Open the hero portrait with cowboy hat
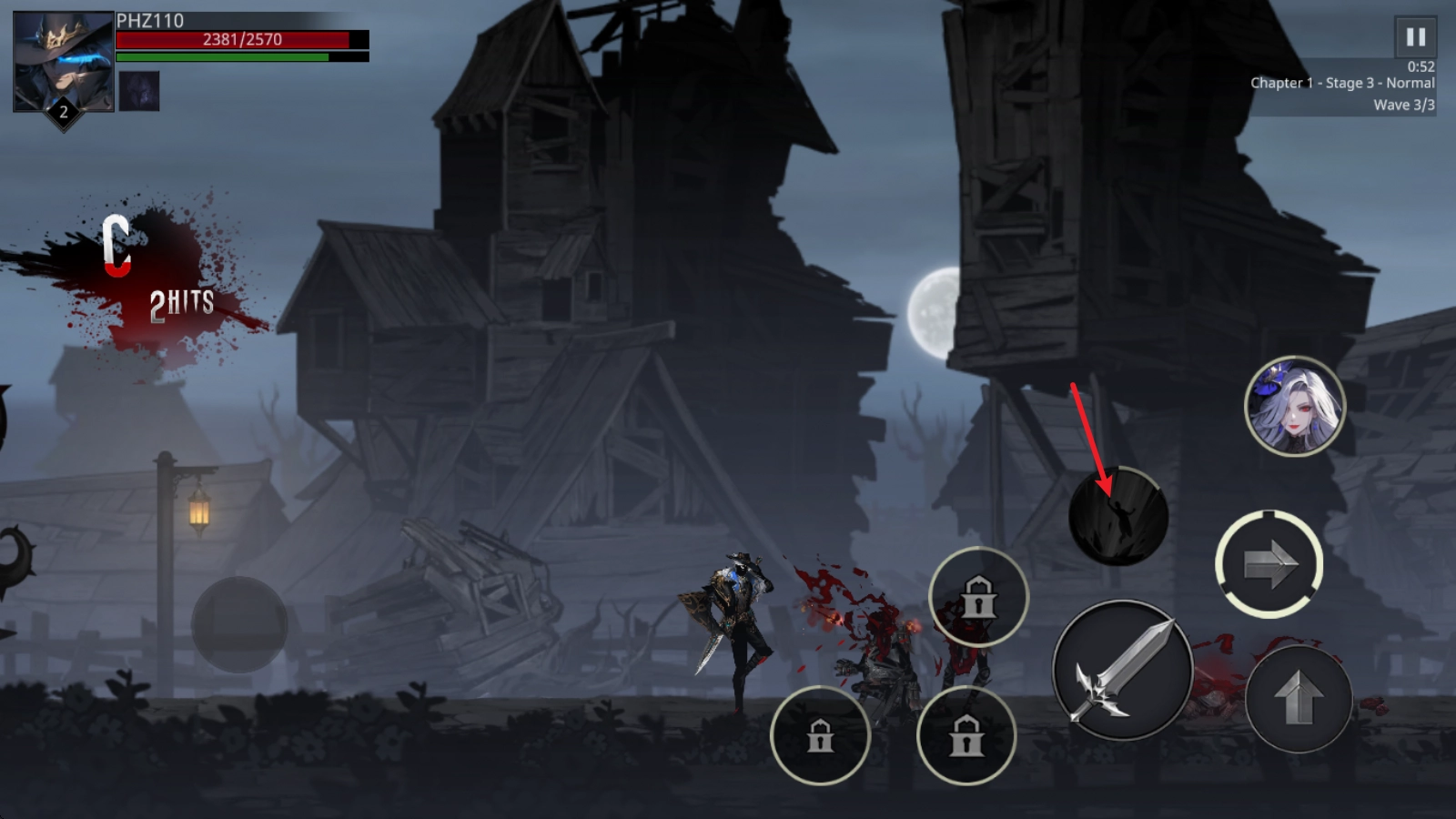 click(63, 62)
